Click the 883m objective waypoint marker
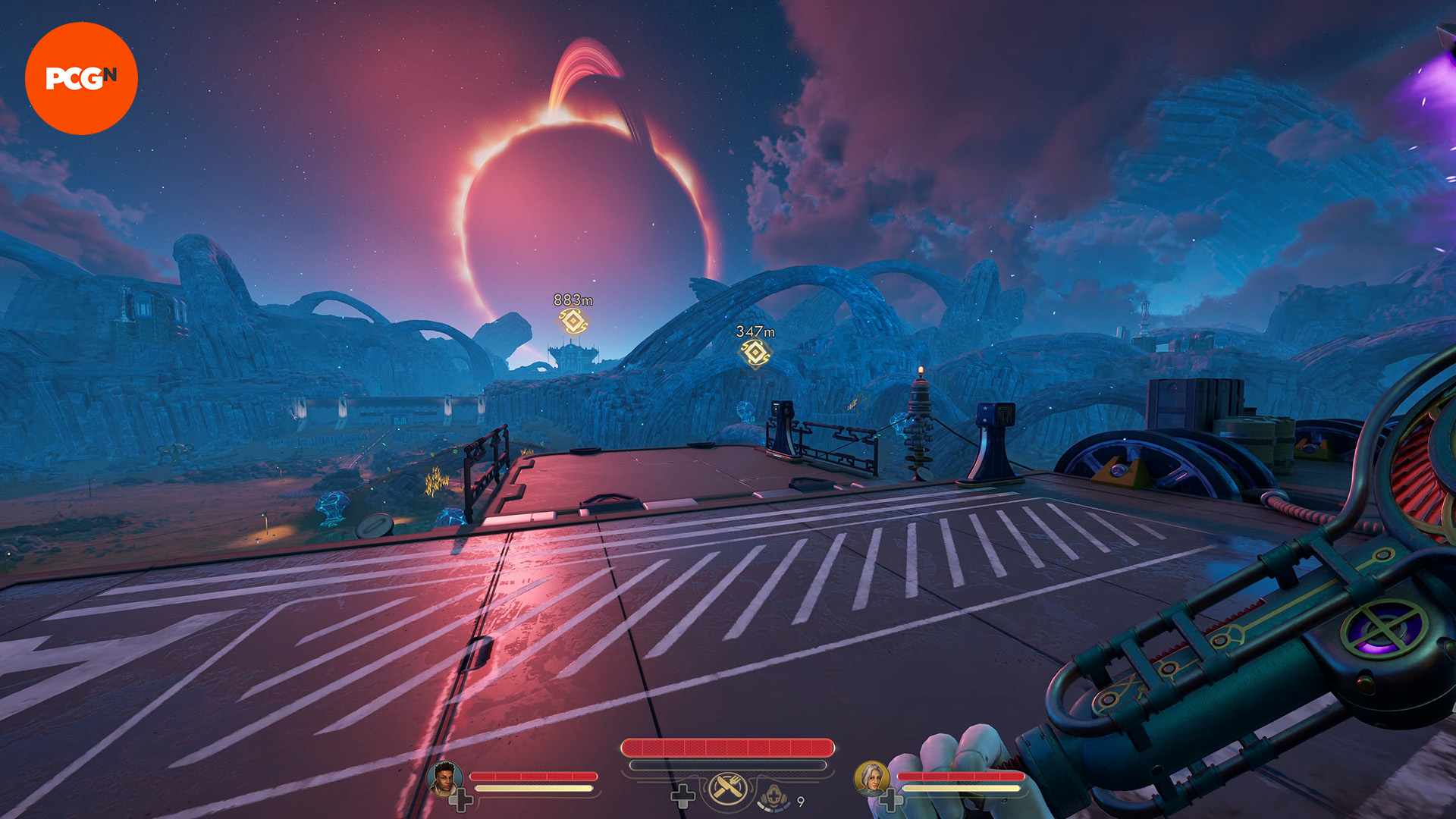Viewport: 1456px width, 819px height. pos(573,321)
